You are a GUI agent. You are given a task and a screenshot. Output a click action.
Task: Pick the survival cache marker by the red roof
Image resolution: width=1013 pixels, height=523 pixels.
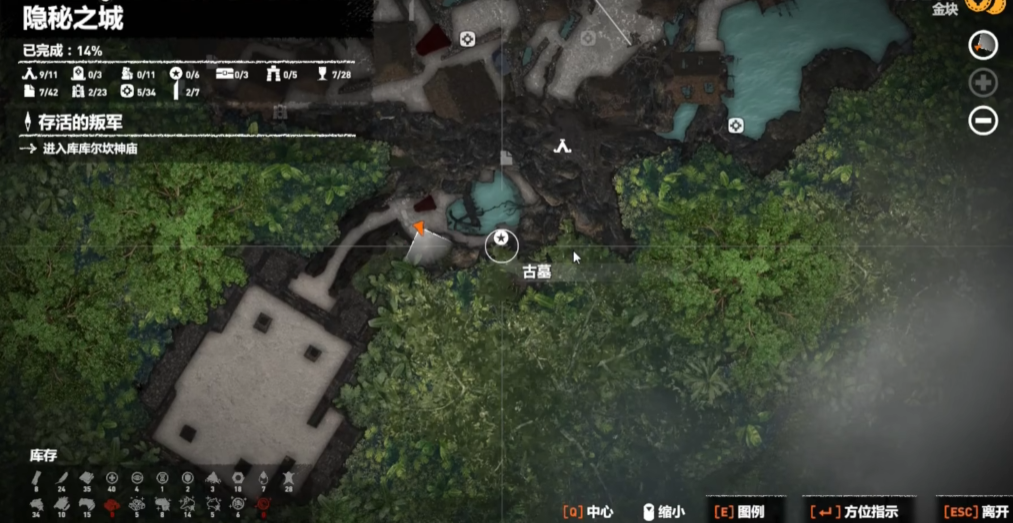(467, 39)
